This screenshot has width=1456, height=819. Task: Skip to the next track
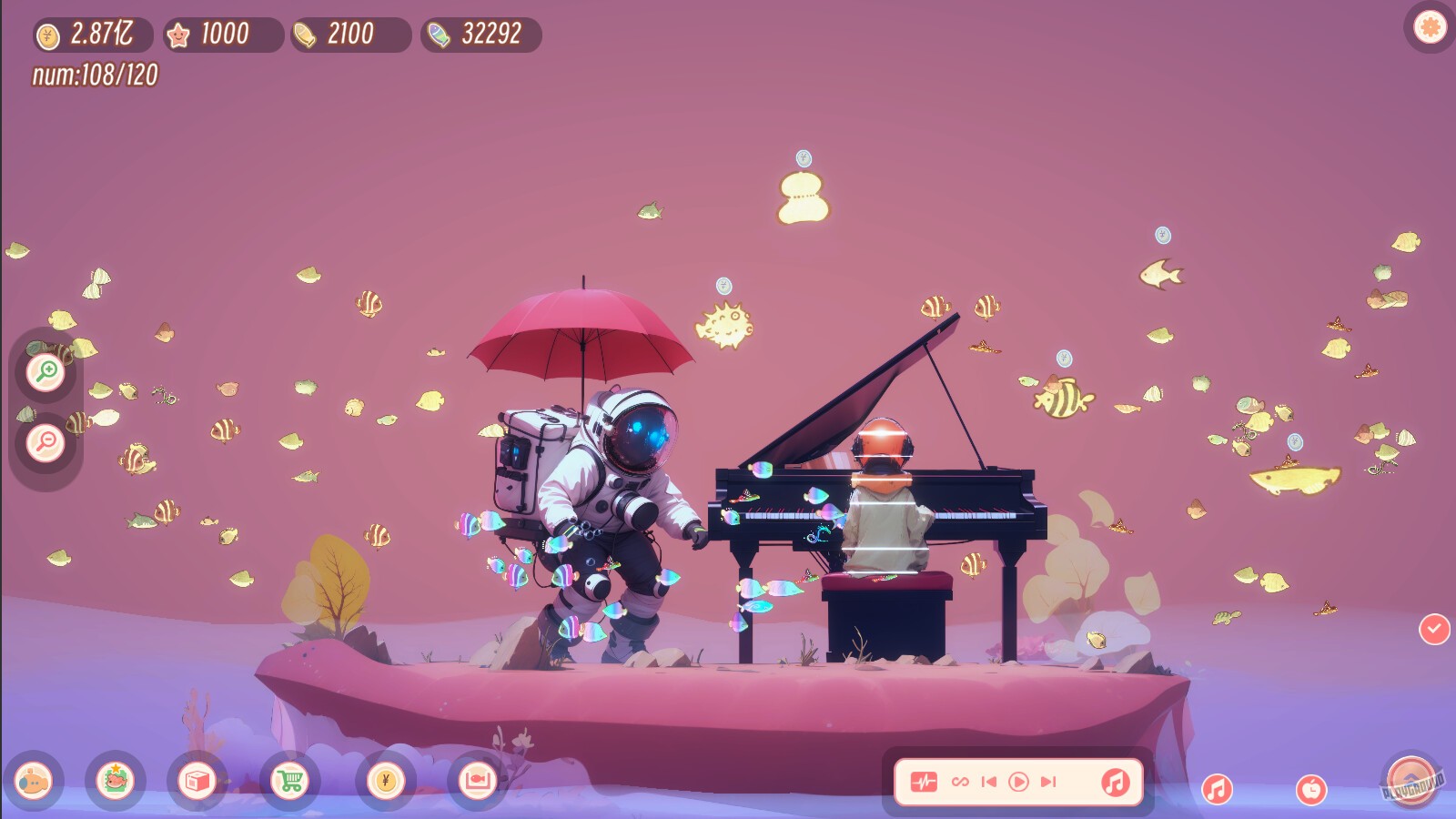[1046, 780]
